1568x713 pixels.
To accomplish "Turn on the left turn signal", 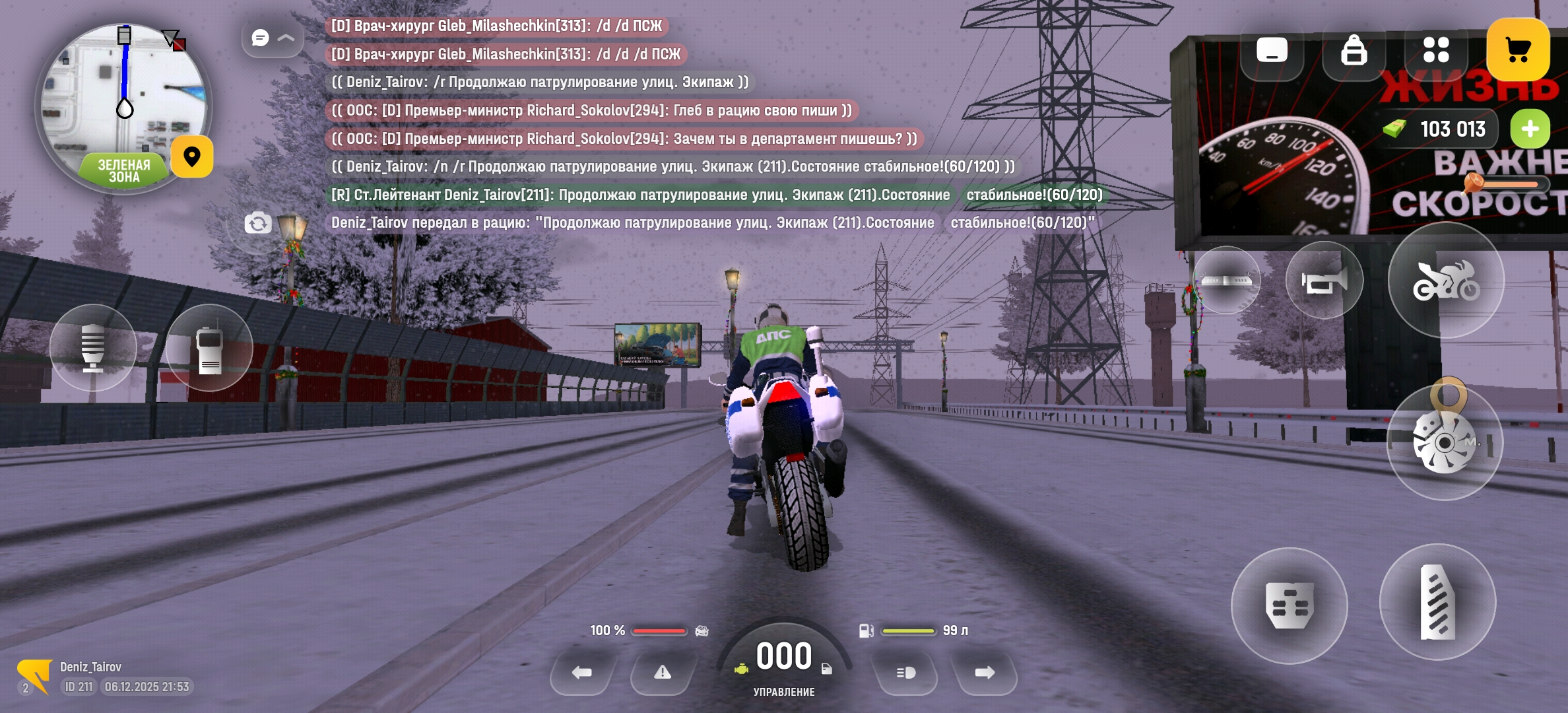I will (582, 673).
